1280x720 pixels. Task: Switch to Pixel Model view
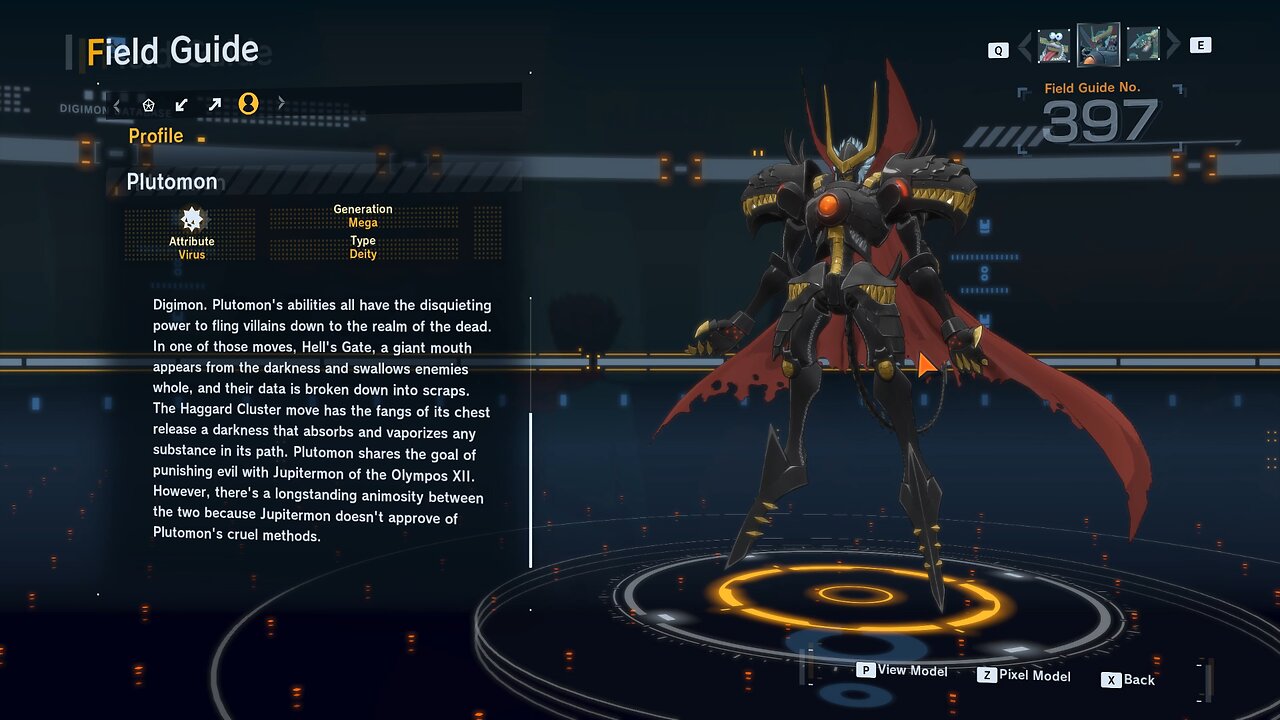(1024, 676)
